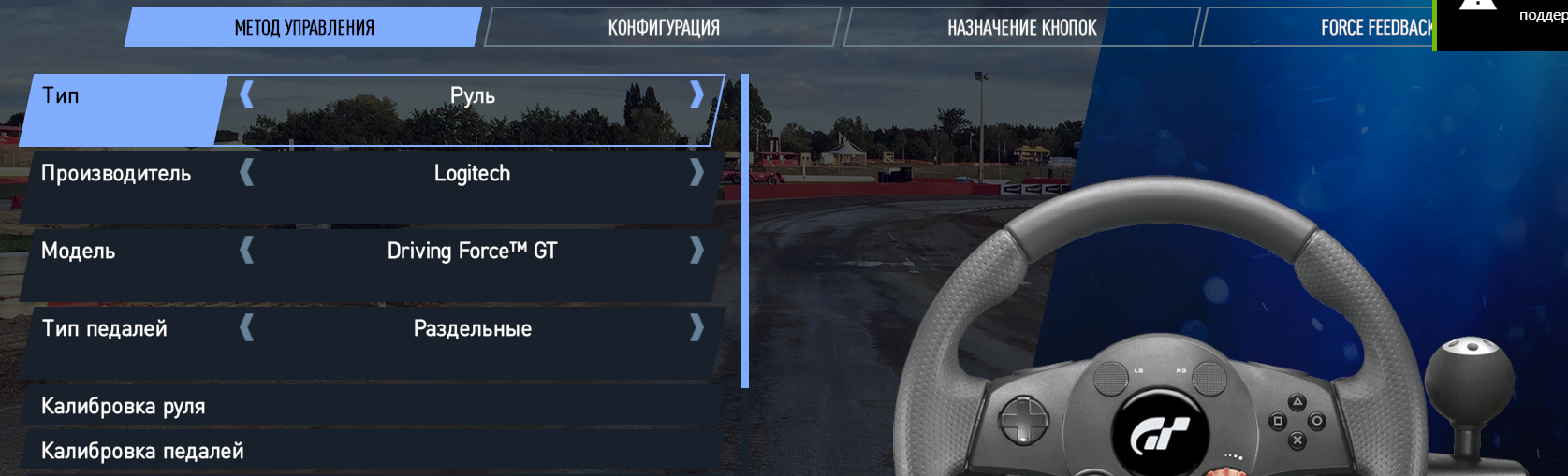Change Модель using the left arrow

(247, 250)
